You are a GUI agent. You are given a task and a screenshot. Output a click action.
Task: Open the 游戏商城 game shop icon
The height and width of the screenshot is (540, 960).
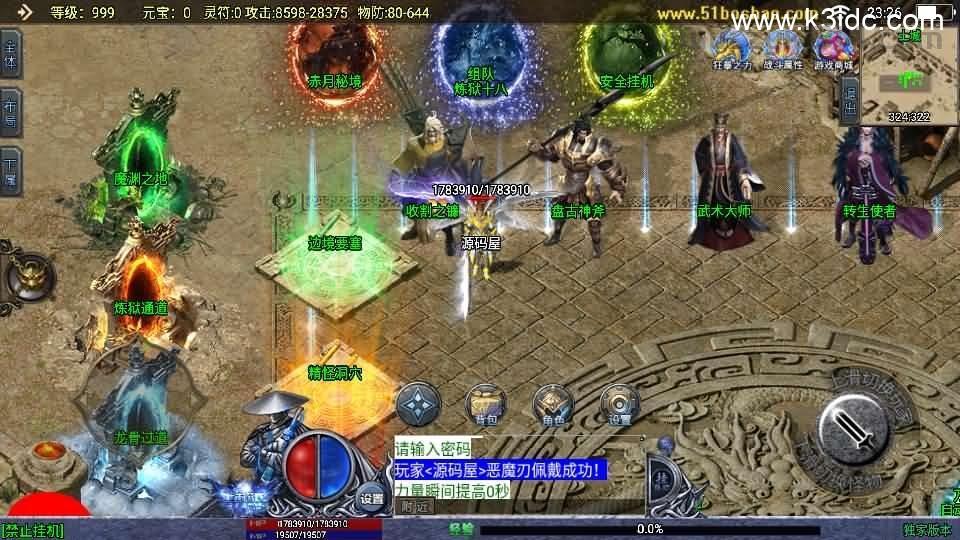834,48
